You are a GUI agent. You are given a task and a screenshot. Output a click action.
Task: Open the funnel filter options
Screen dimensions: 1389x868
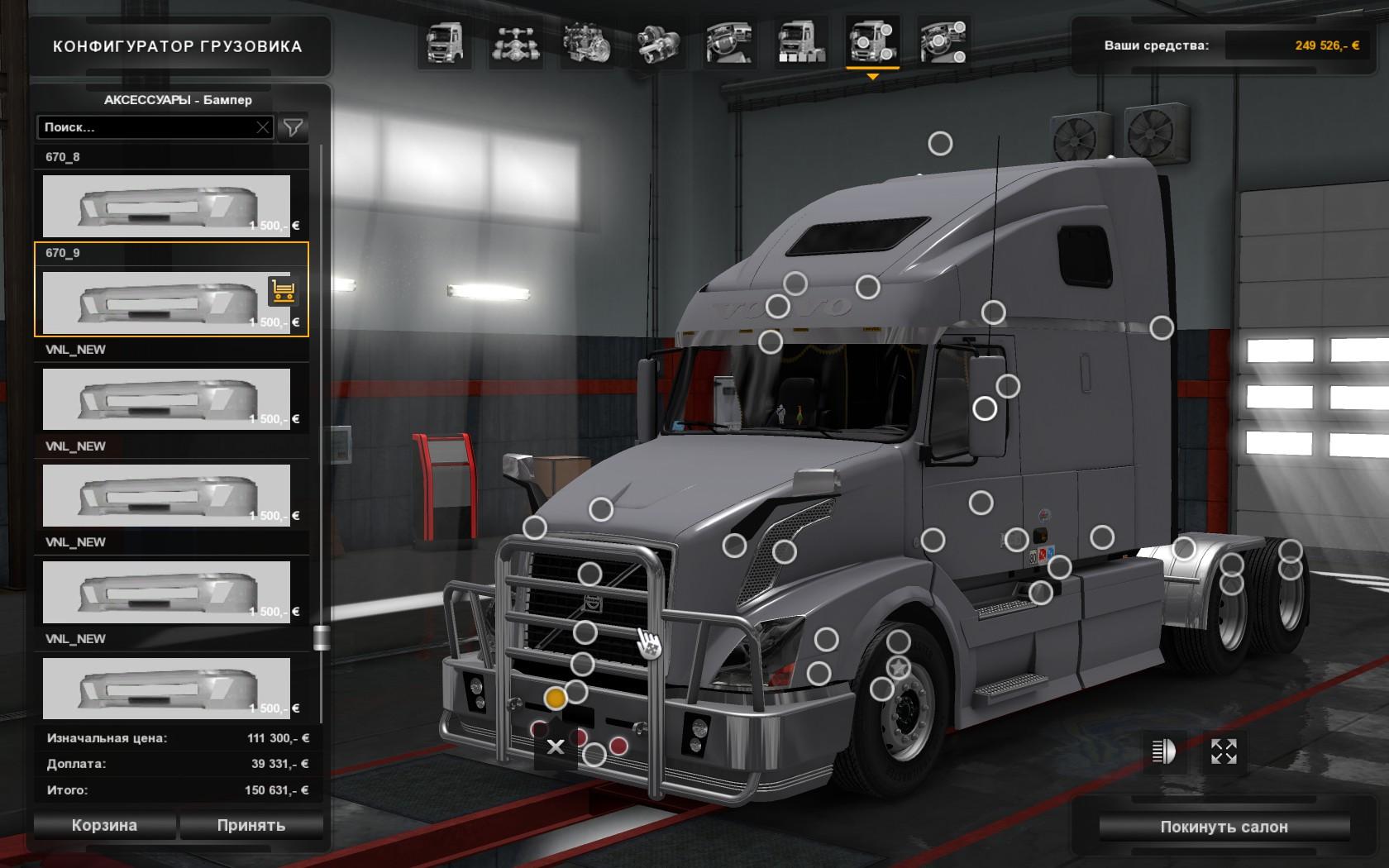point(293,127)
